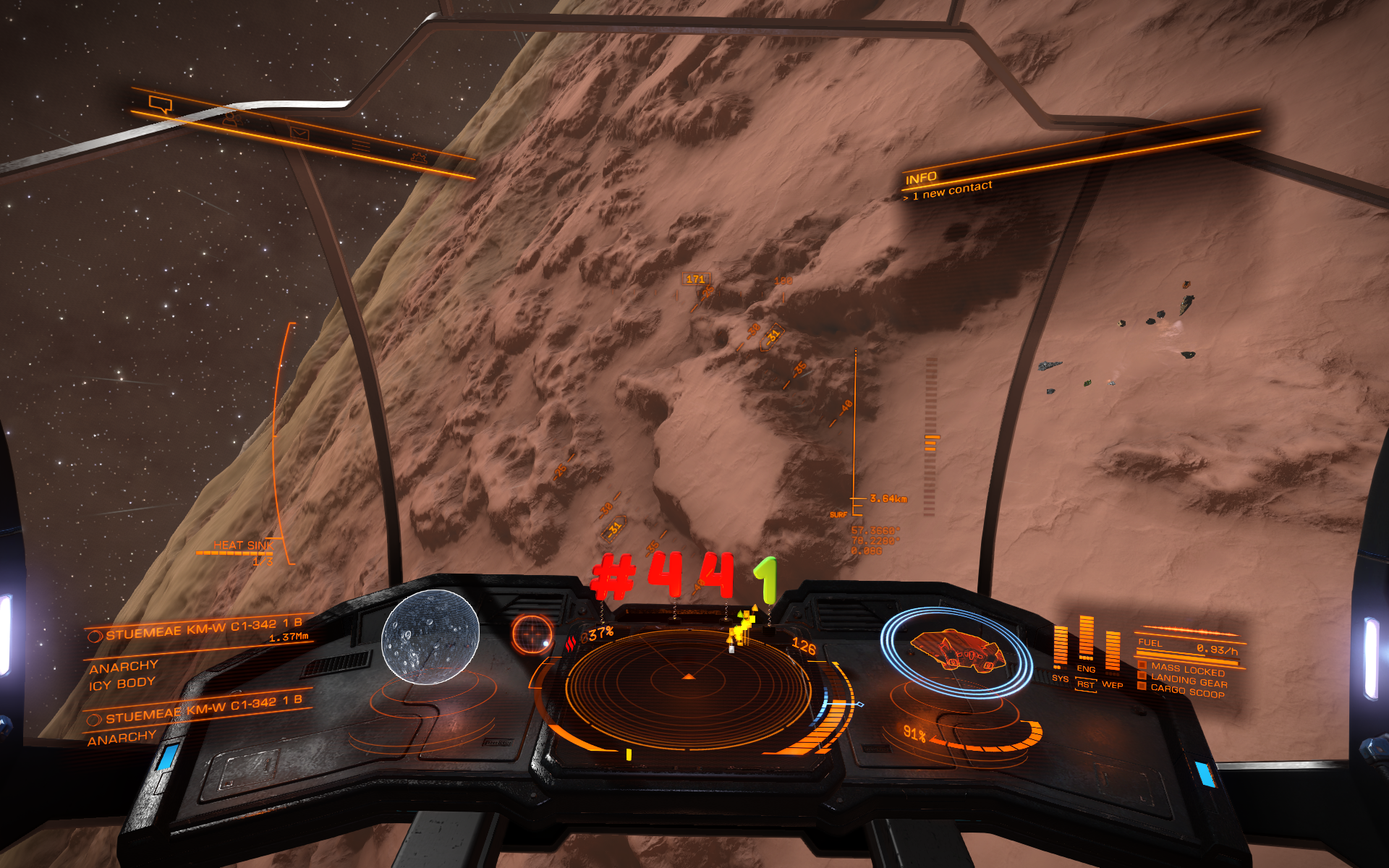Toggle the Cargo Scoop indicator
Screen dimensions: 1389x868
pyautogui.click(x=1187, y=692)
